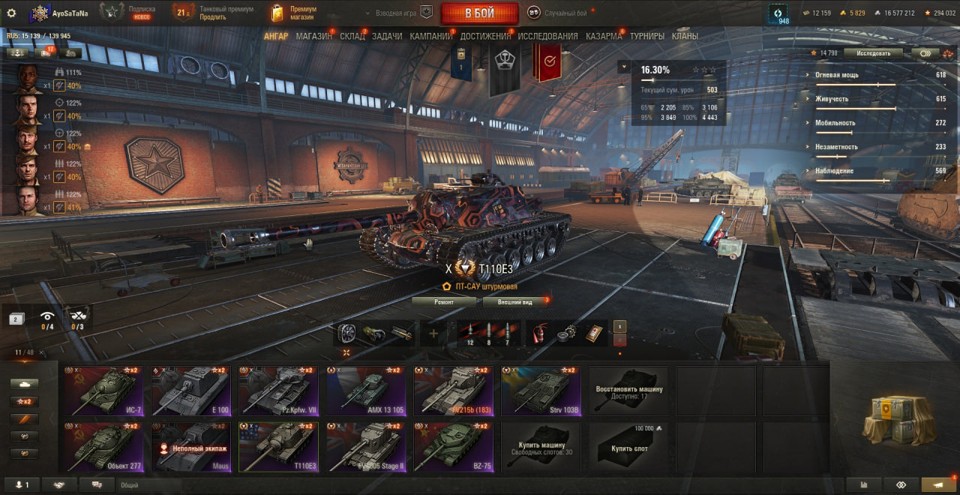Image resolution: width=960 pixels, height=495 pixels.
Task: Start a battle with the В БОЙ button
Action: point(479,13)
